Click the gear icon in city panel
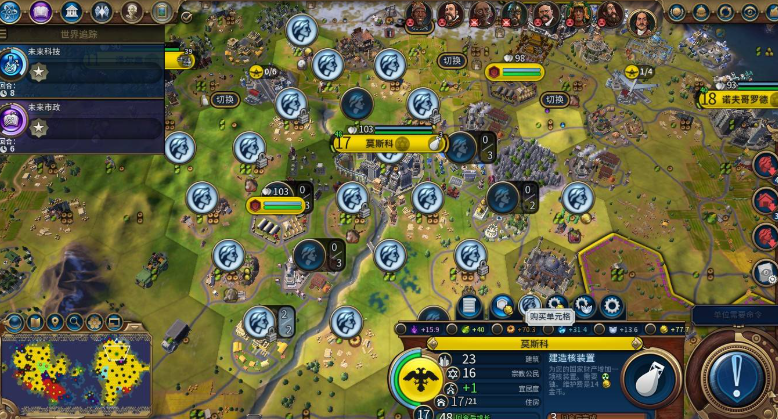This screenshot has height=419, width=778. (x=612, y=306)
